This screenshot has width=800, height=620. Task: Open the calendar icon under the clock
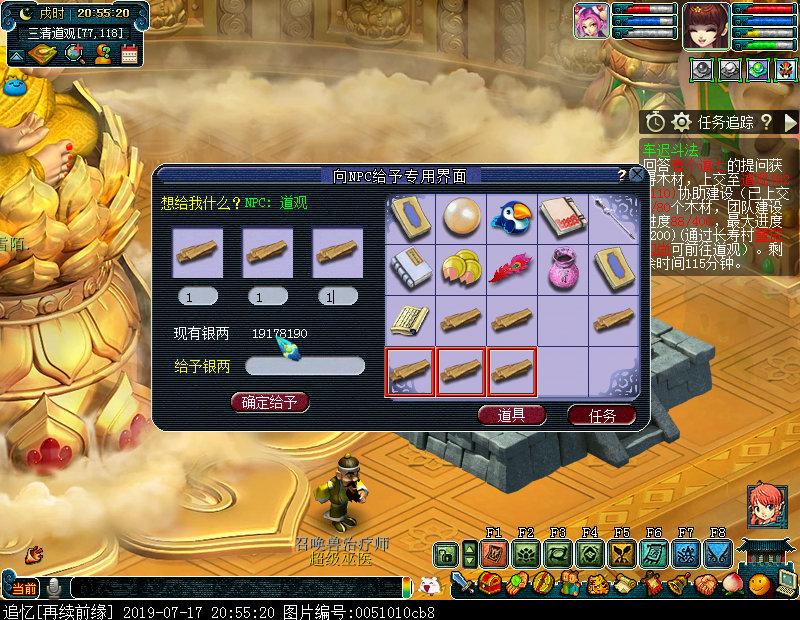129,54
